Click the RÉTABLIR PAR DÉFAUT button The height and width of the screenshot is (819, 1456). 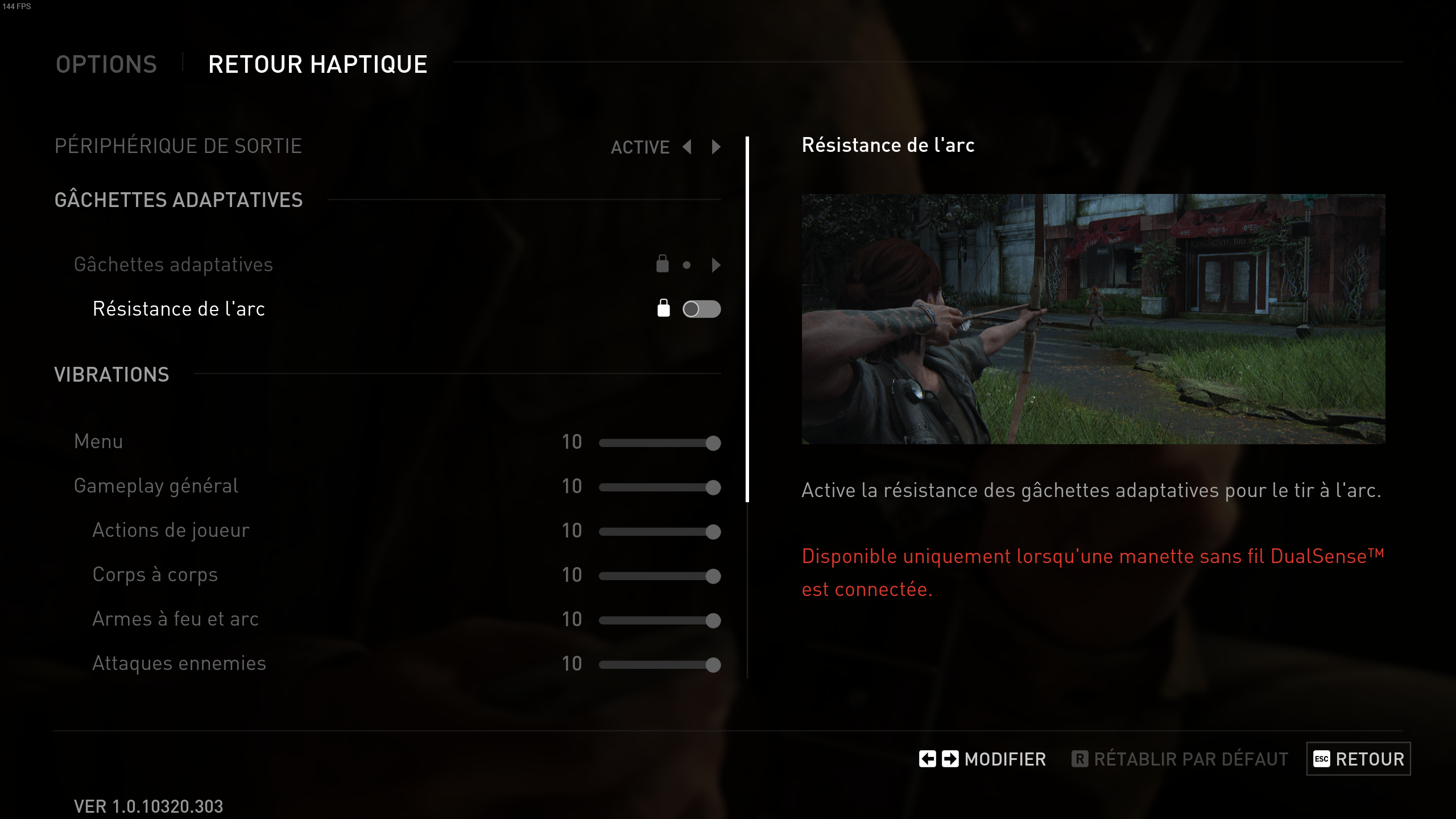(x=1190, y=759)
